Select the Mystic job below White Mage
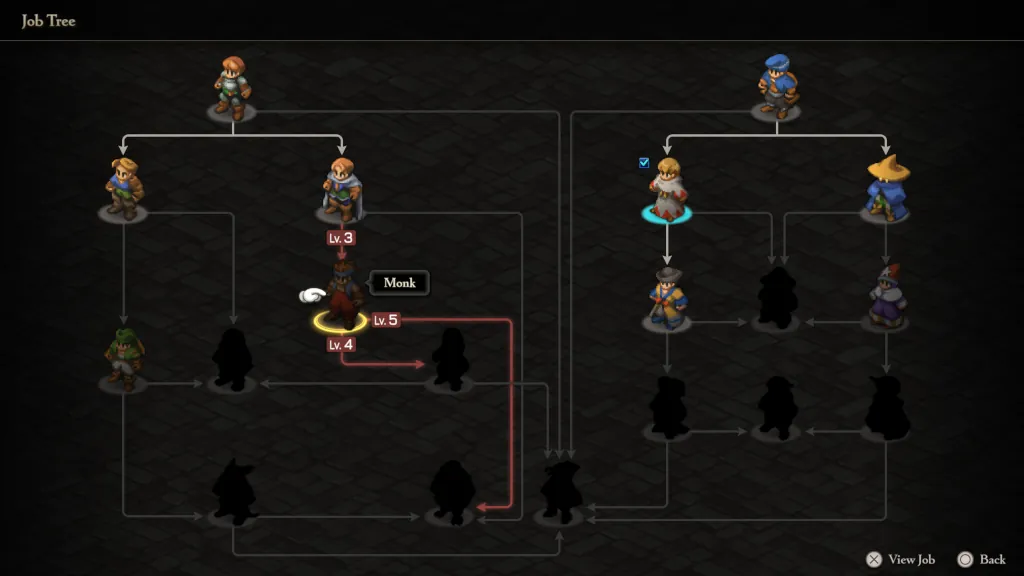 pyautogui.click(x=667, y=299)
